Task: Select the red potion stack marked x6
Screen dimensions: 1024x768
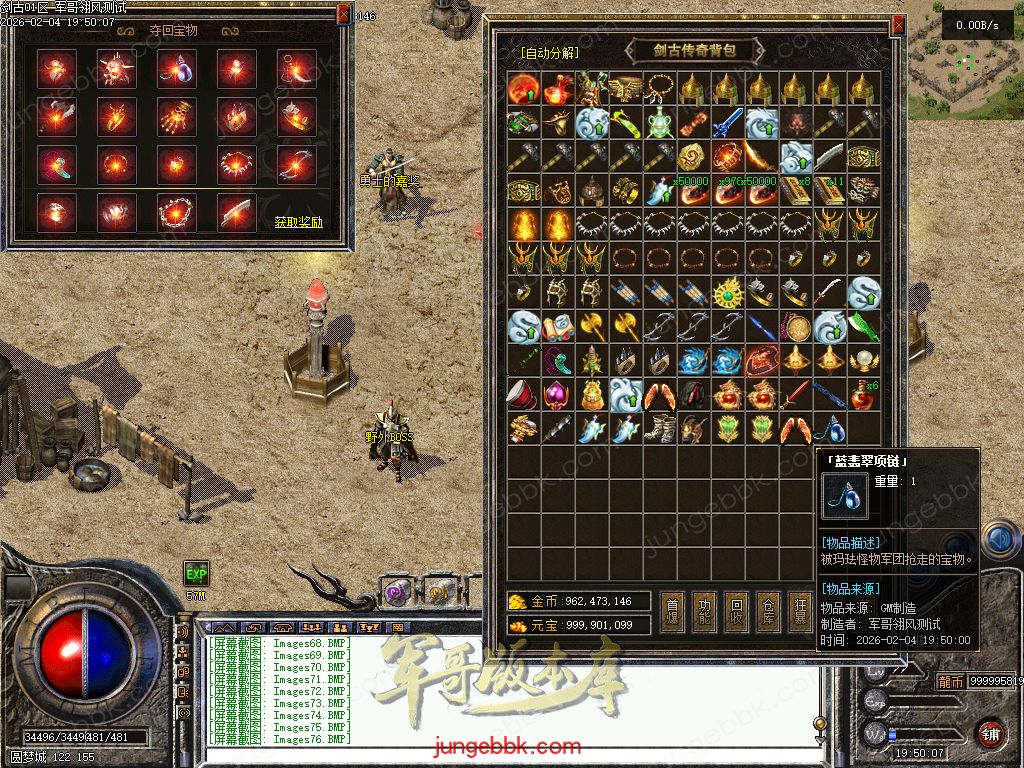Action: 863,396
